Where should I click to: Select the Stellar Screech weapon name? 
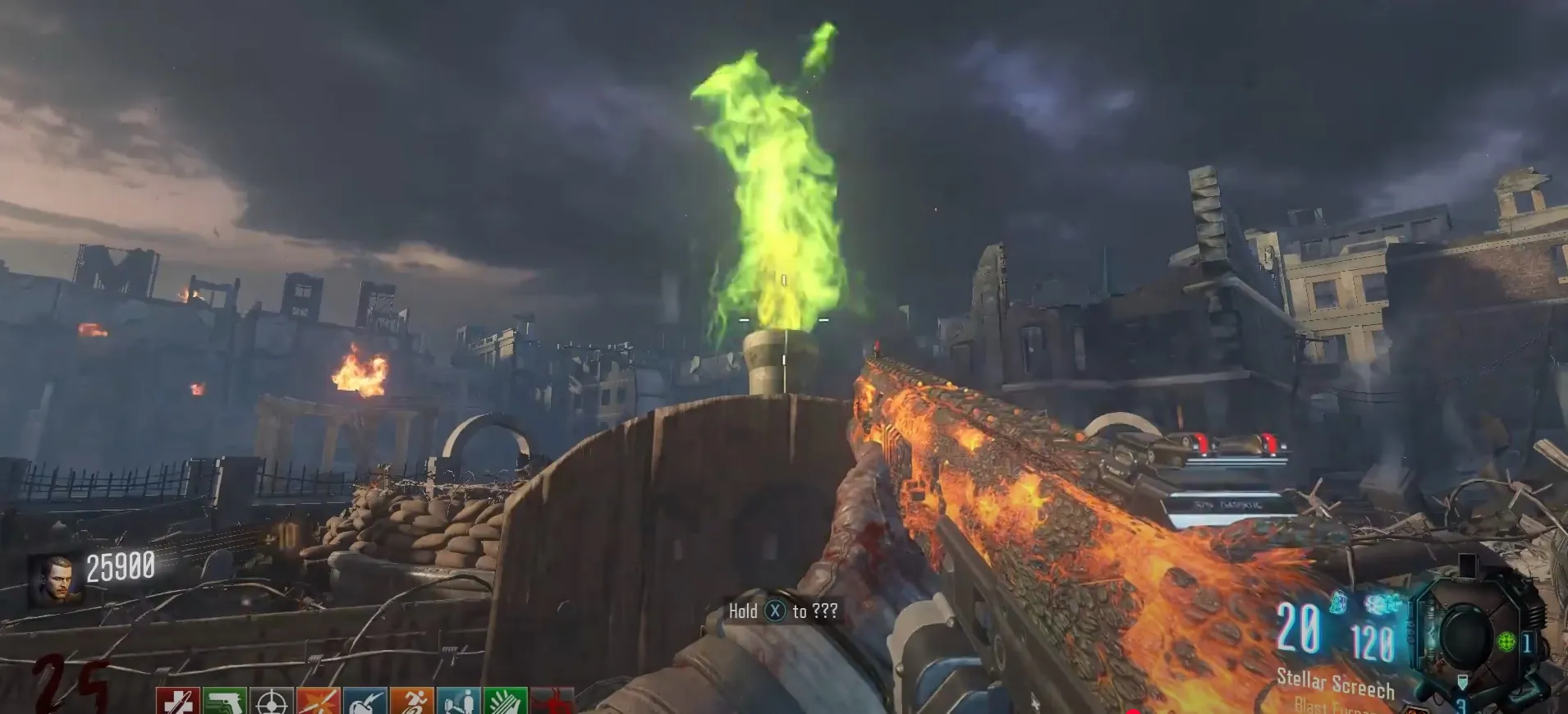[x=1335, y=684]
